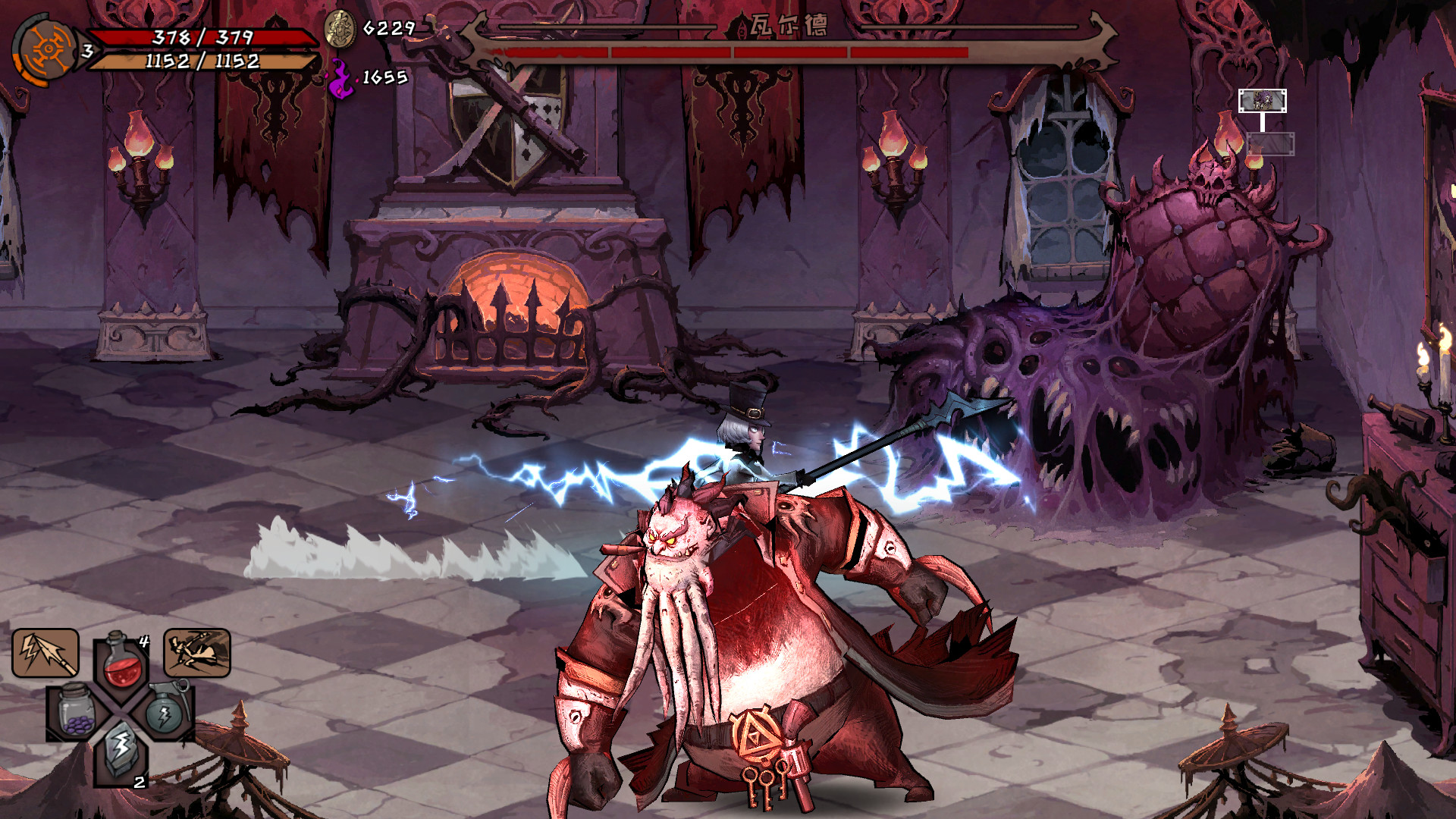This screenshot has height=819, width=1456.
Task: Click the boss portrait marker sign top right
Action: point(1263,101)
